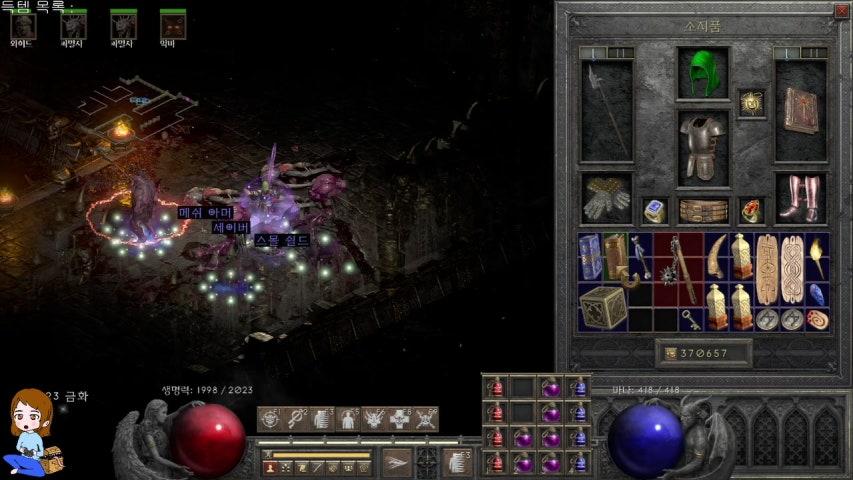Open the left-click attack skill selector
The height and width of the screenshot is (480, 853).
click(396, 461)
